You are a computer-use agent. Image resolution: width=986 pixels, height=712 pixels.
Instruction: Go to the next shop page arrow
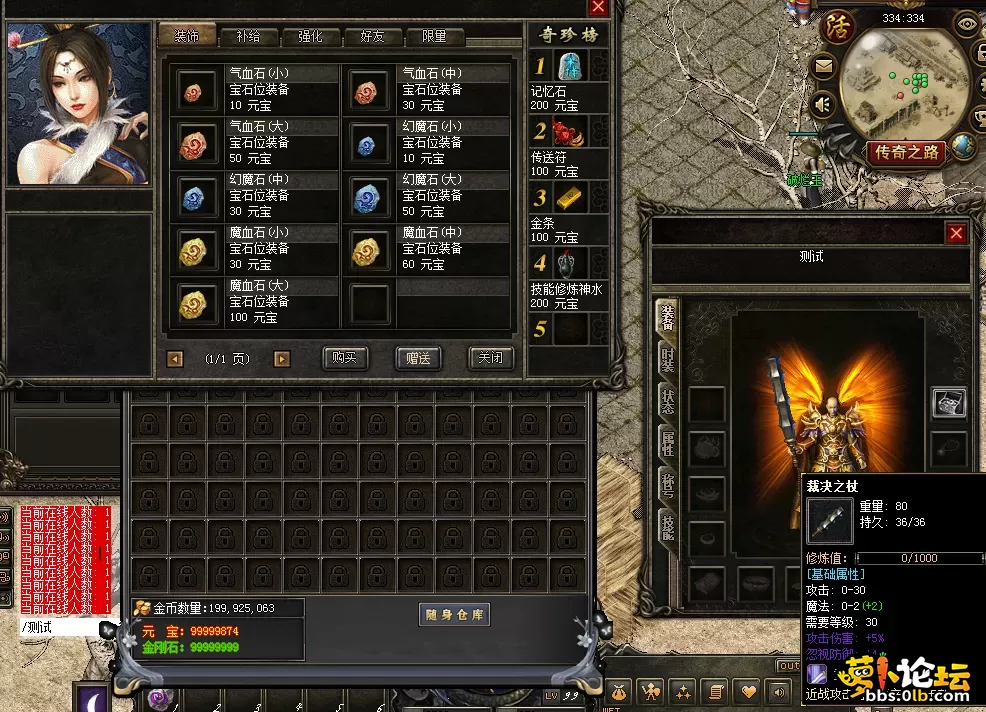282,358
